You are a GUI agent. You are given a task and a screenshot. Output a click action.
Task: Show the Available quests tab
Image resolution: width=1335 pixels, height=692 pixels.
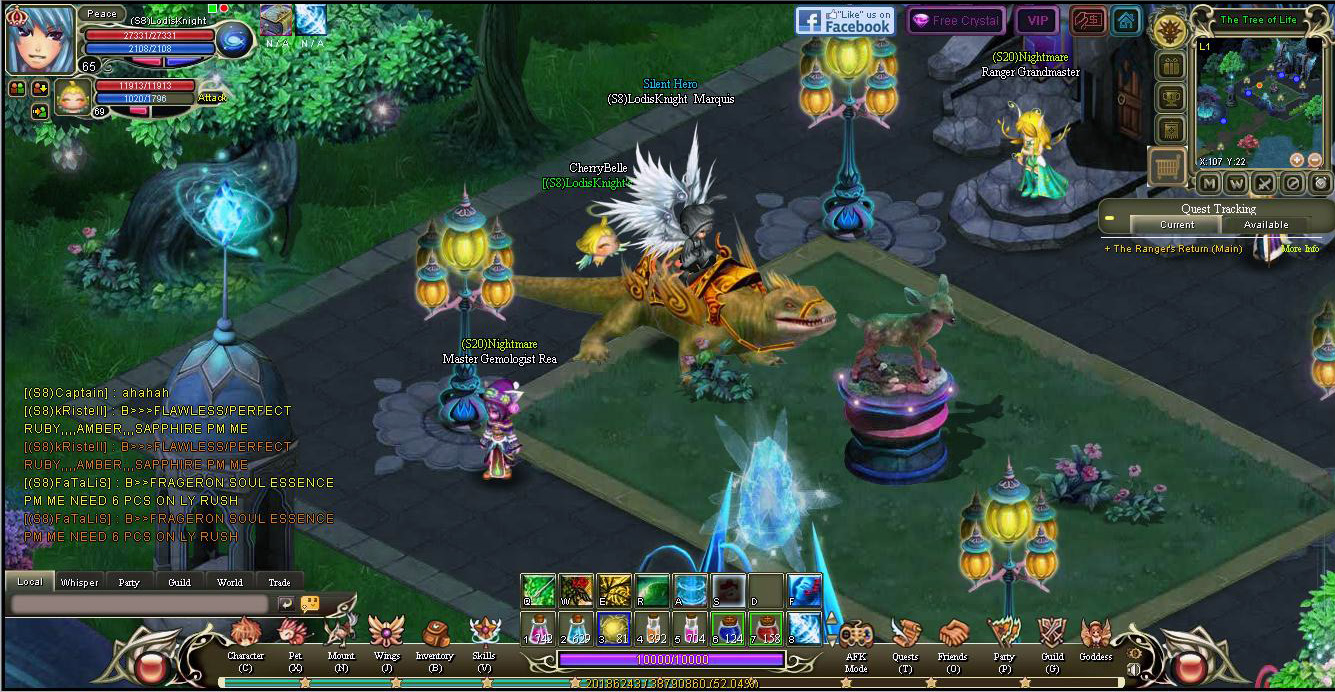coord(1266,225)
